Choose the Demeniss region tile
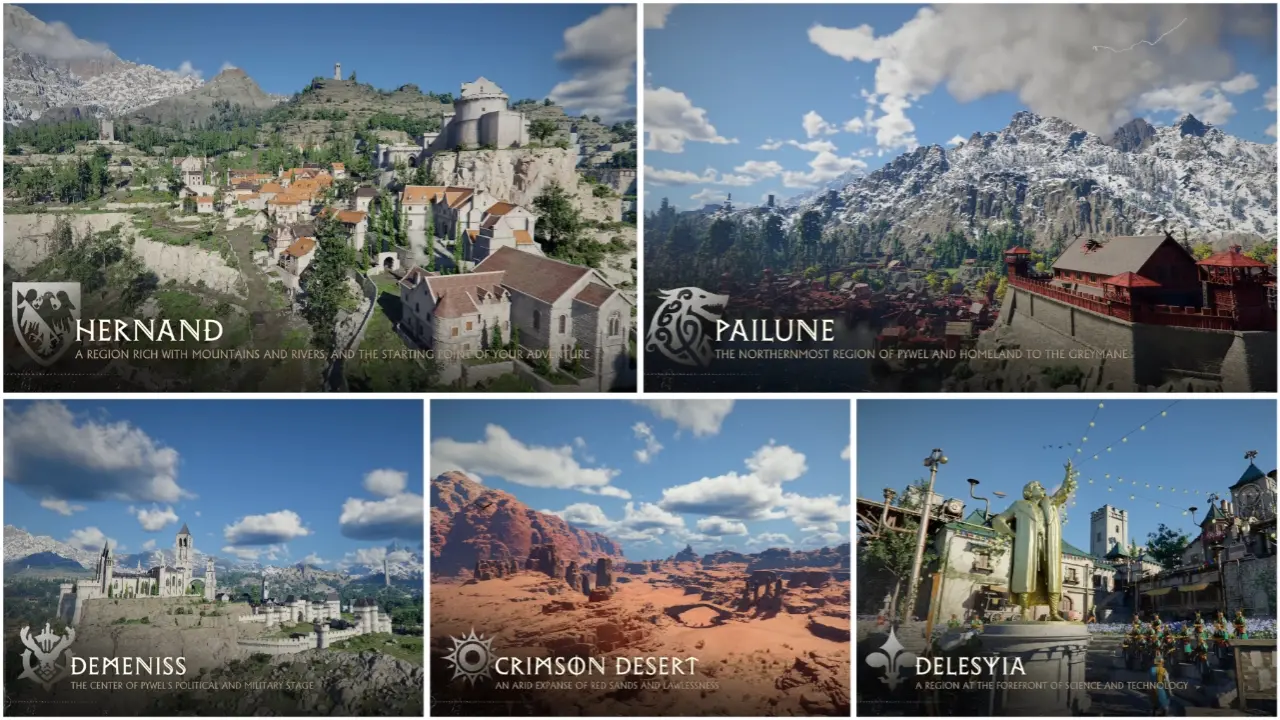This screenshot has height=720, width=1280. click(x=213, y=558)
